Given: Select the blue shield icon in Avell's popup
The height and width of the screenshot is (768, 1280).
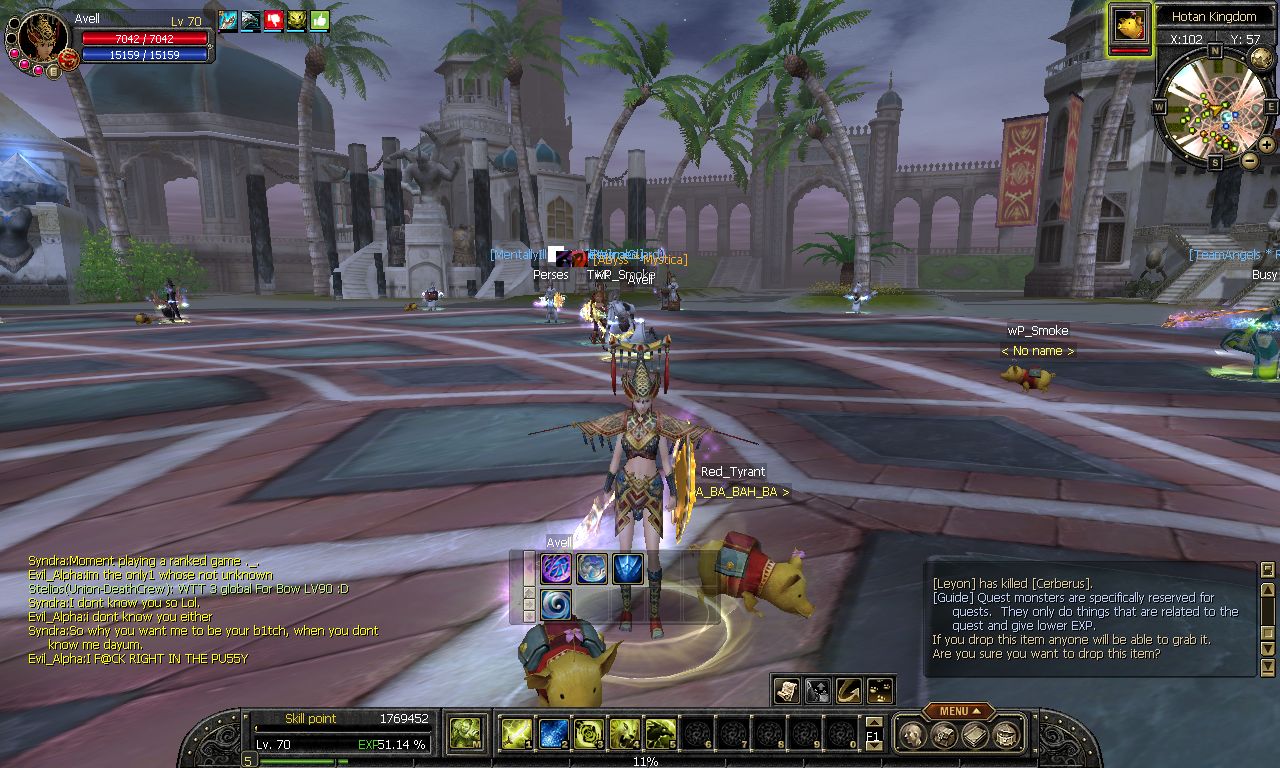Looking at the screenshot, I should click(x=628, y=568).
